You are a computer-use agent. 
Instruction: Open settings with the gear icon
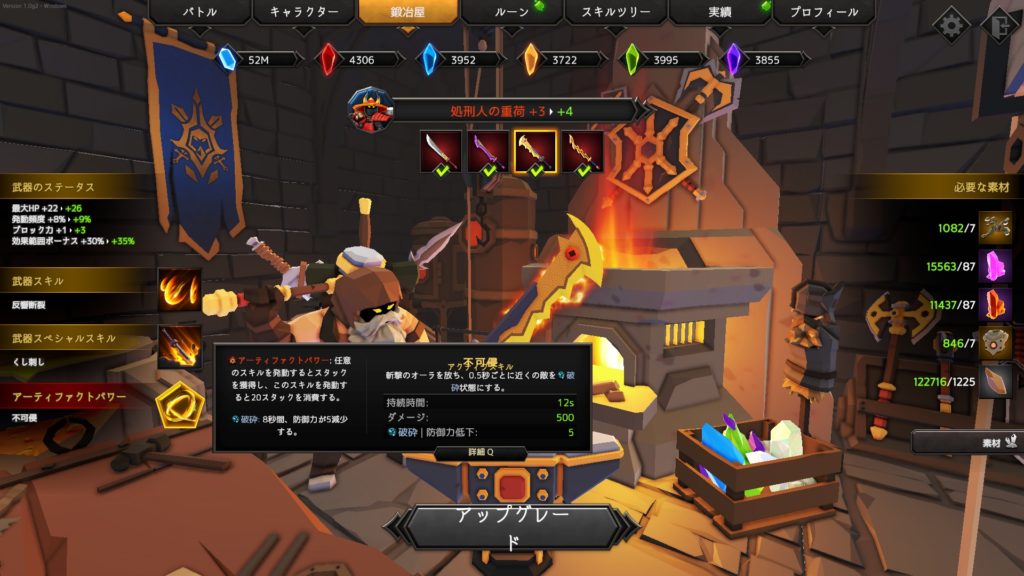(950, 24)
